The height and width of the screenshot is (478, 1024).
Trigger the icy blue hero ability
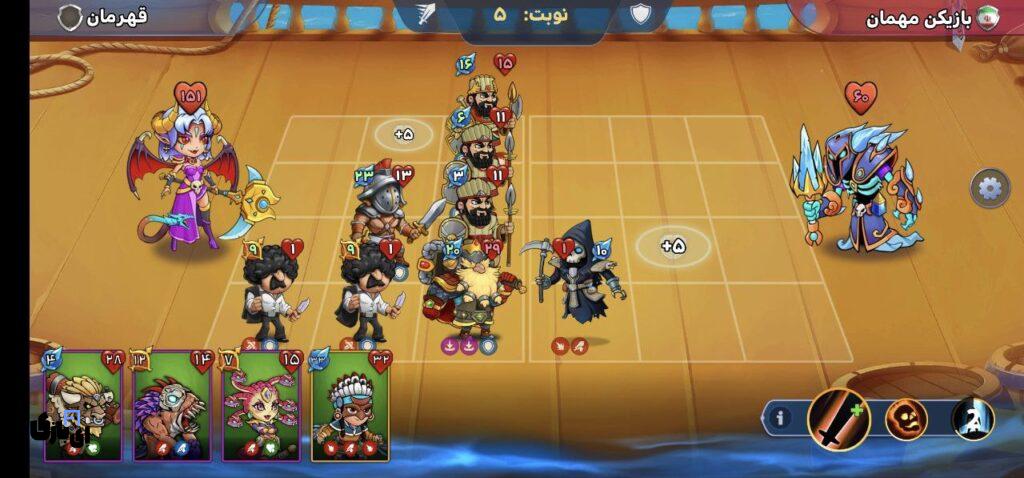point(971,418)
